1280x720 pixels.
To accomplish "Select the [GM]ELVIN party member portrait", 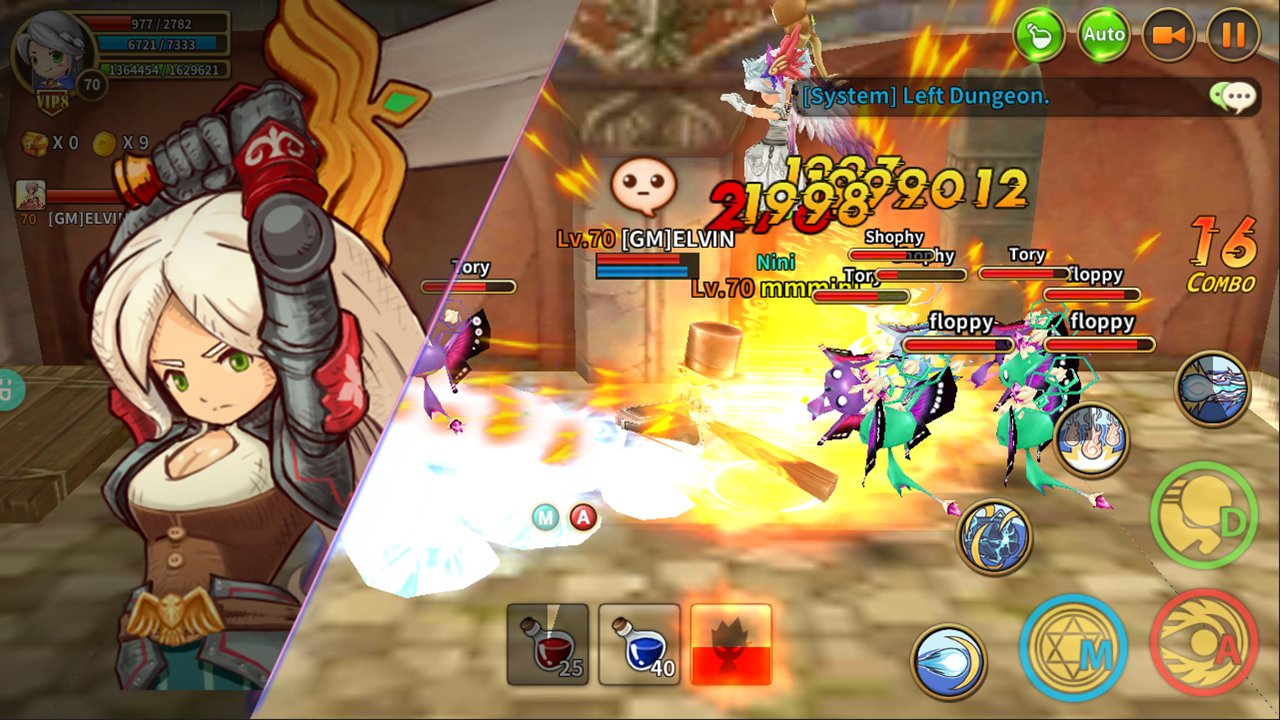I will pyautogui.click(x=30, y=195).
